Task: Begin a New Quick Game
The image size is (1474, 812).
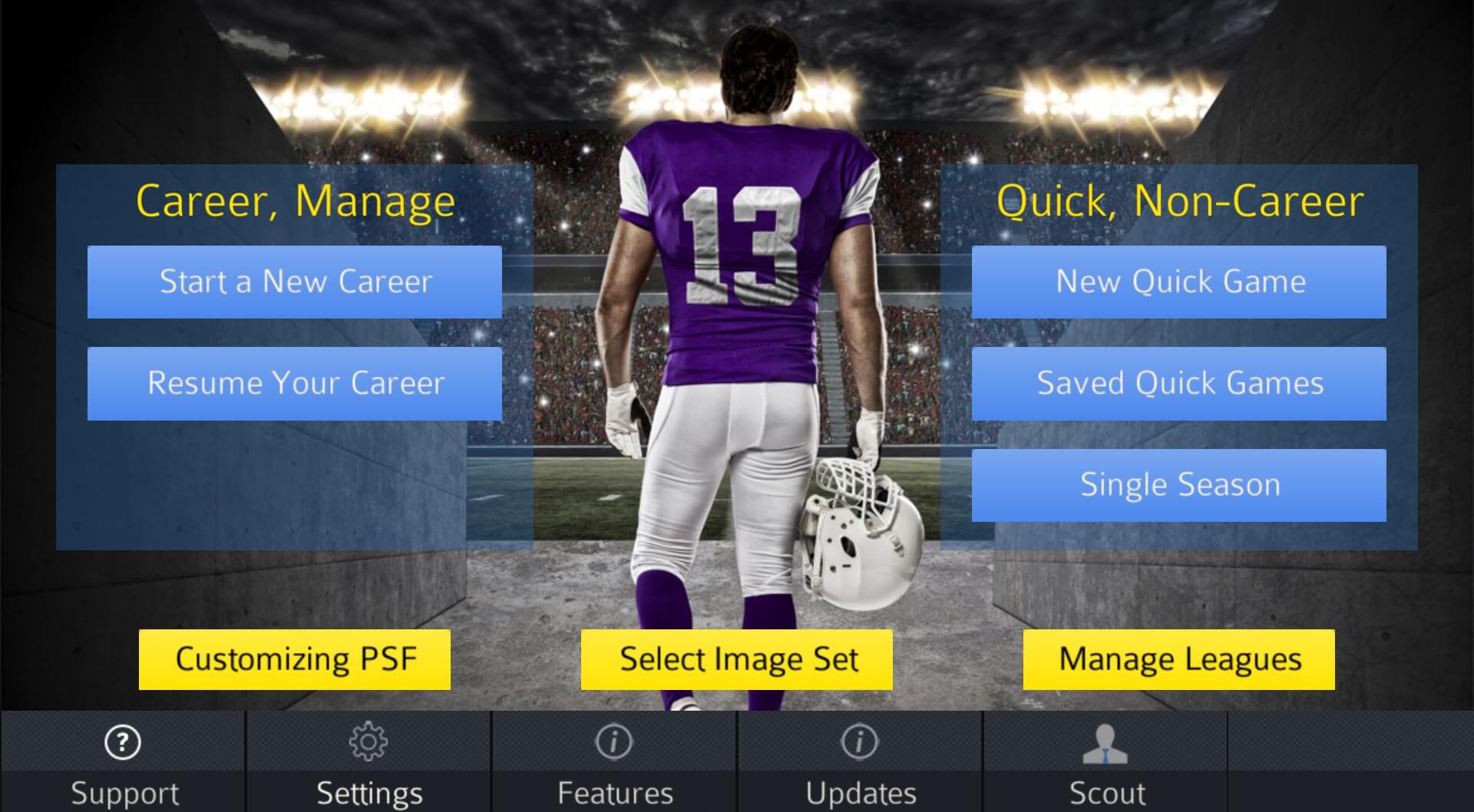Action: click(x=1180, y=281)
